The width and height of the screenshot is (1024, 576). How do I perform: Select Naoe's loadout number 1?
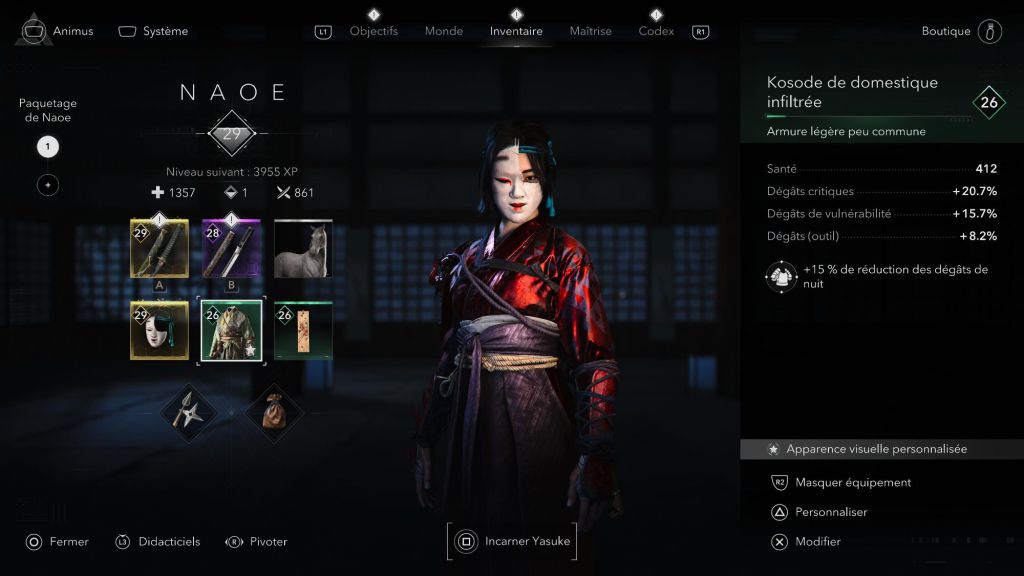coord(48,147)
